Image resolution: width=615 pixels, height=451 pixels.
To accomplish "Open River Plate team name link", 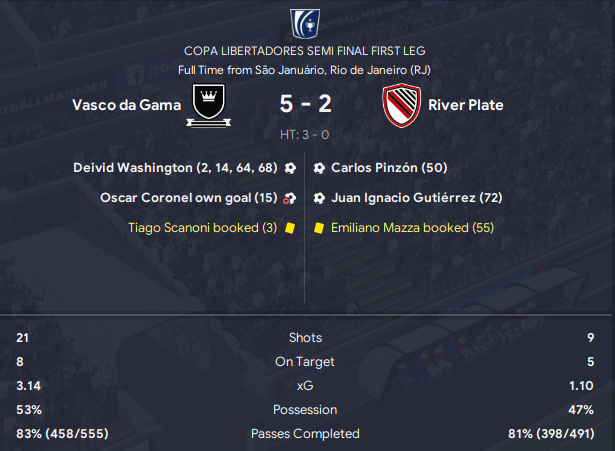I will tap(465, 105).
